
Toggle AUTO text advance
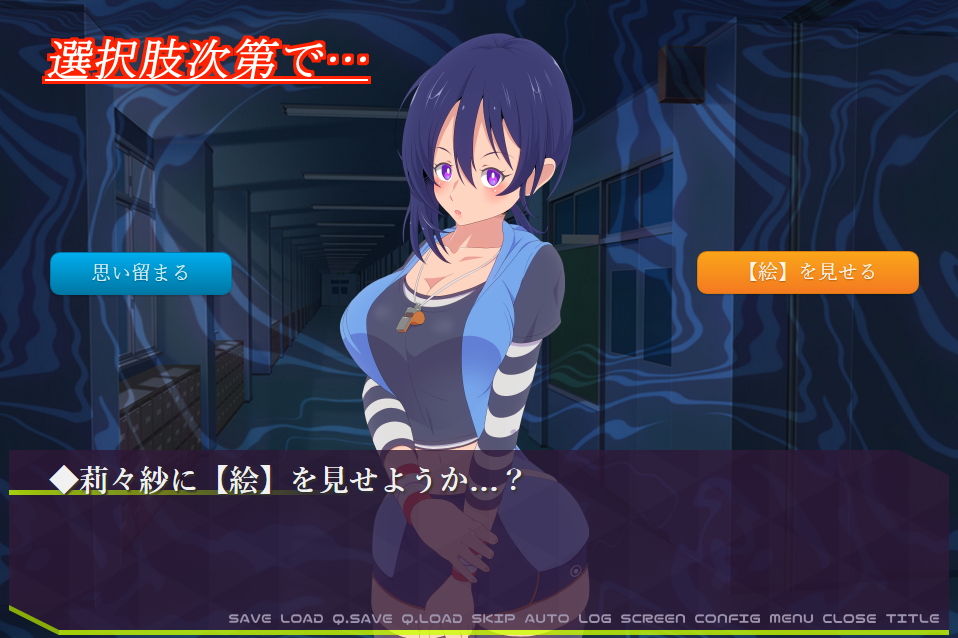(x=546, y=618)
